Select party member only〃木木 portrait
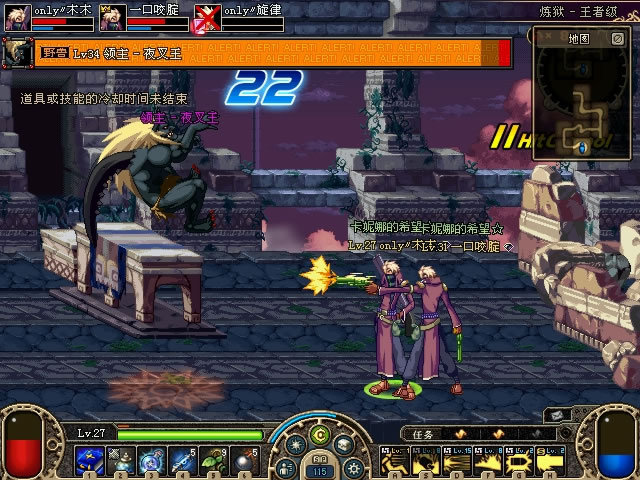This screenshot has width=640, height=480. [17, 17]
